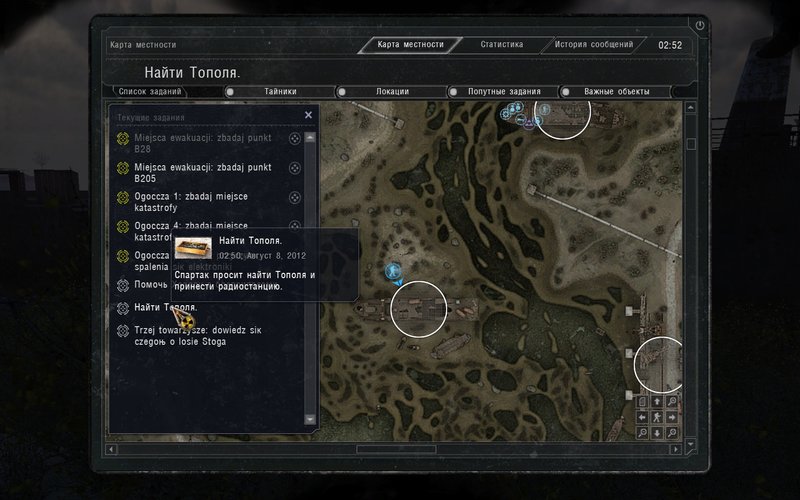Viewport: 800px width, 500px height.
Task: Switch to the Карта местности tab
Action: 412,45
